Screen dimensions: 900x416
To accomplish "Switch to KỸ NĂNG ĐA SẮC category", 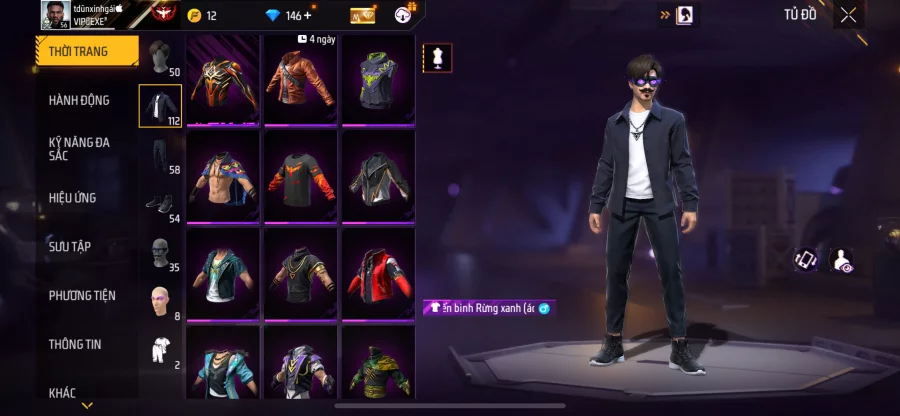I will 79,149.
